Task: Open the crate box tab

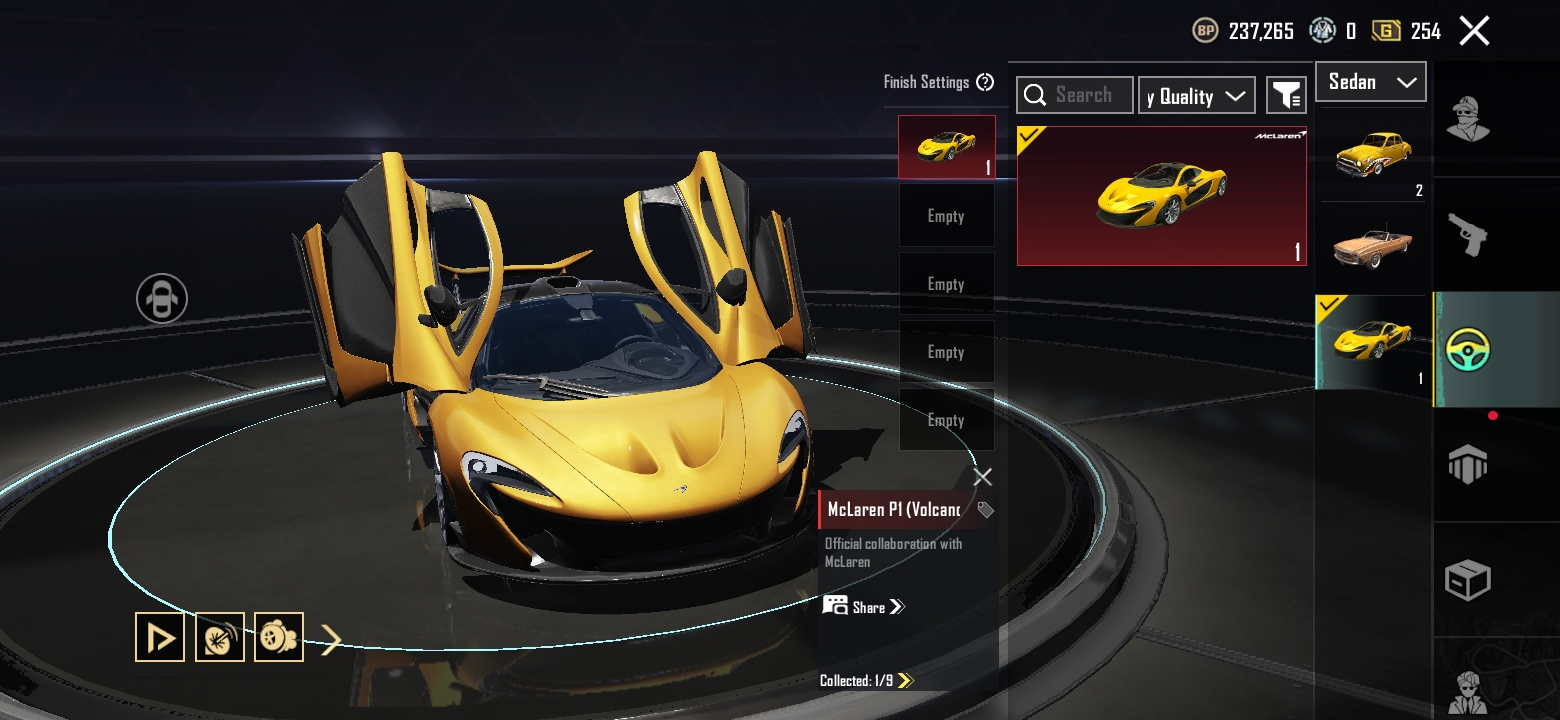Action: 1468,580
